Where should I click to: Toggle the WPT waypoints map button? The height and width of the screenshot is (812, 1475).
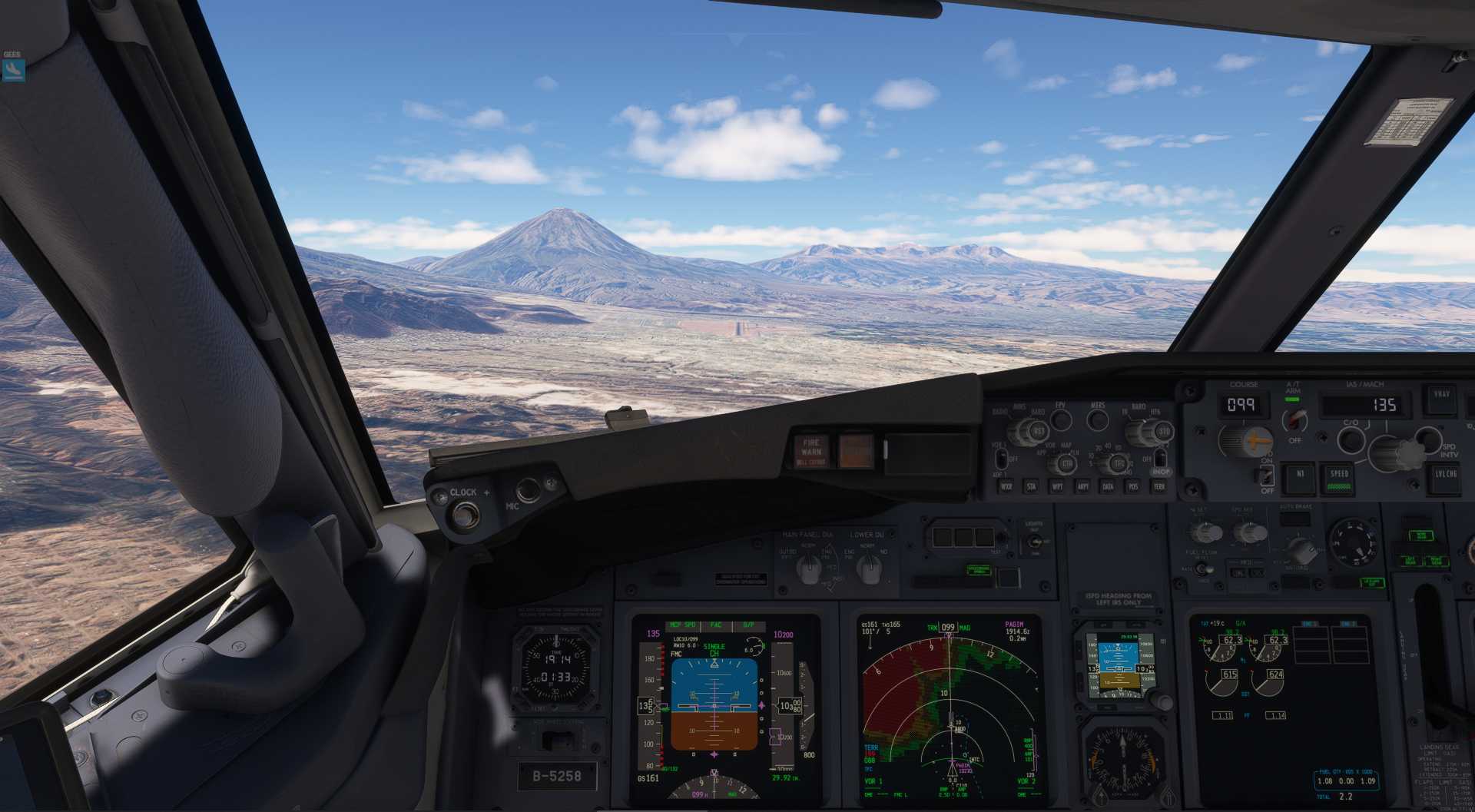click(1057, 486)
